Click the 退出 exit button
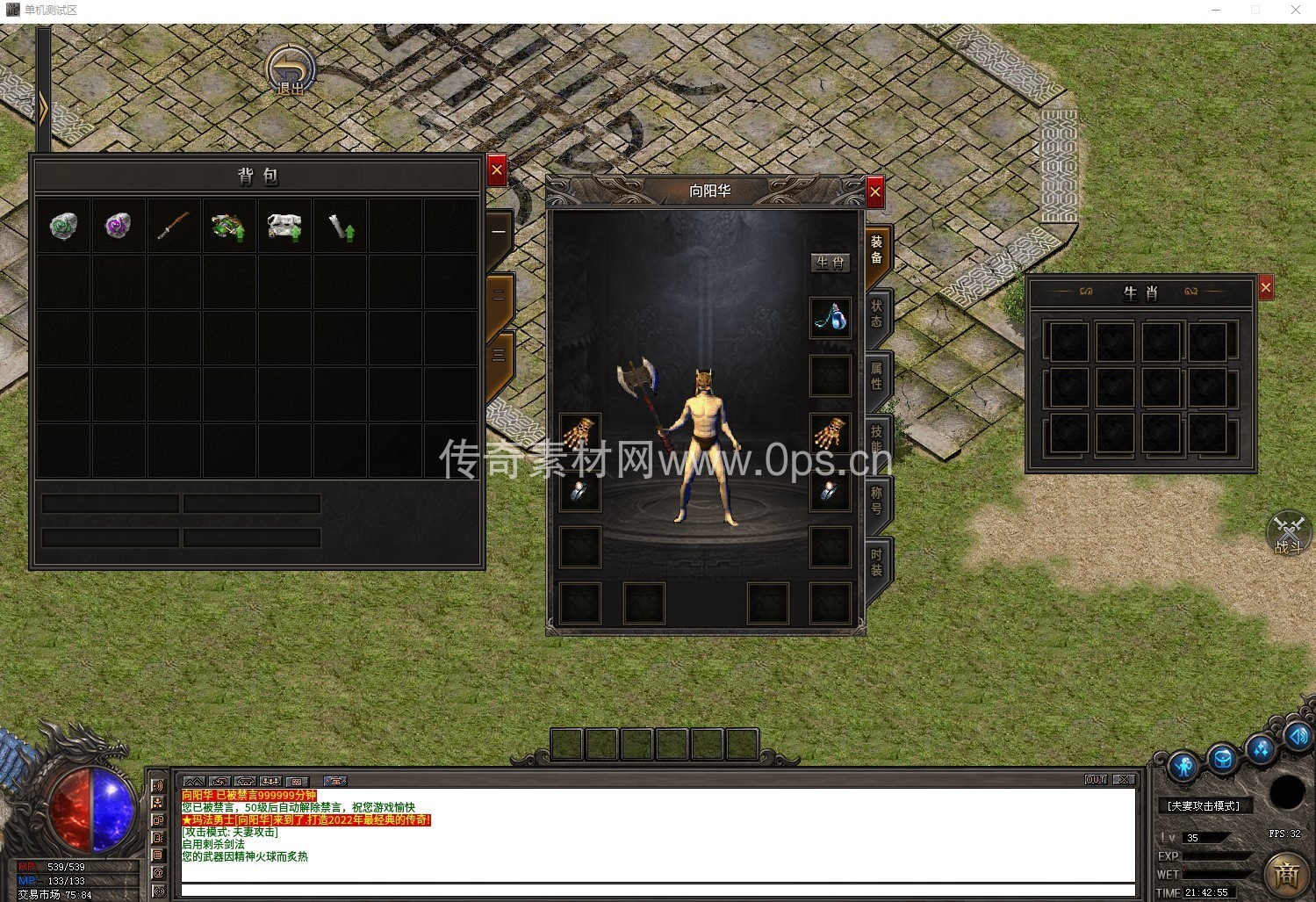Image resolution: width=1316 pixels, height=902 pixels. click(x=291, y=71)
